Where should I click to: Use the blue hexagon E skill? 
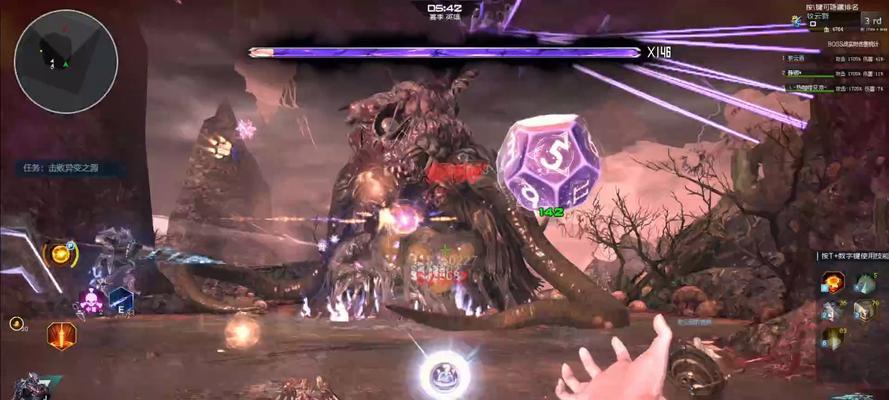click(x=121, y=300)
